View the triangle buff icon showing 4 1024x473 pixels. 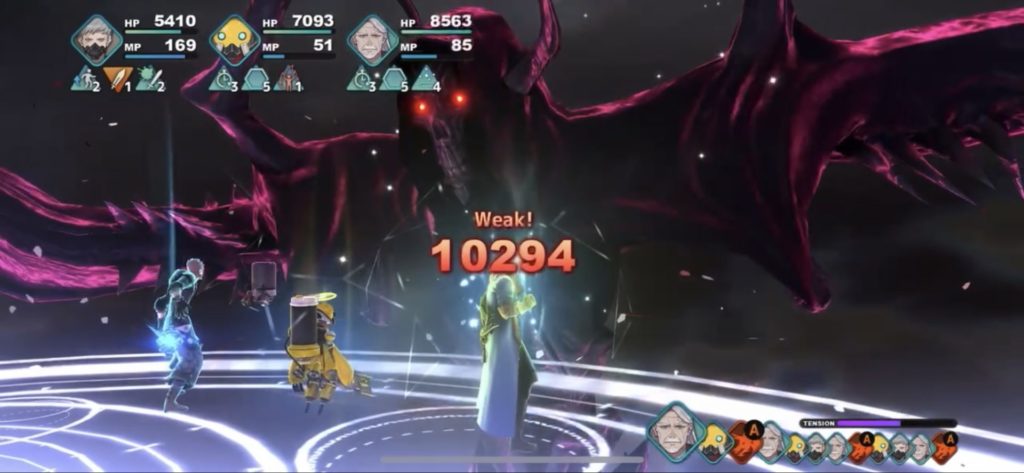point(425,79)
